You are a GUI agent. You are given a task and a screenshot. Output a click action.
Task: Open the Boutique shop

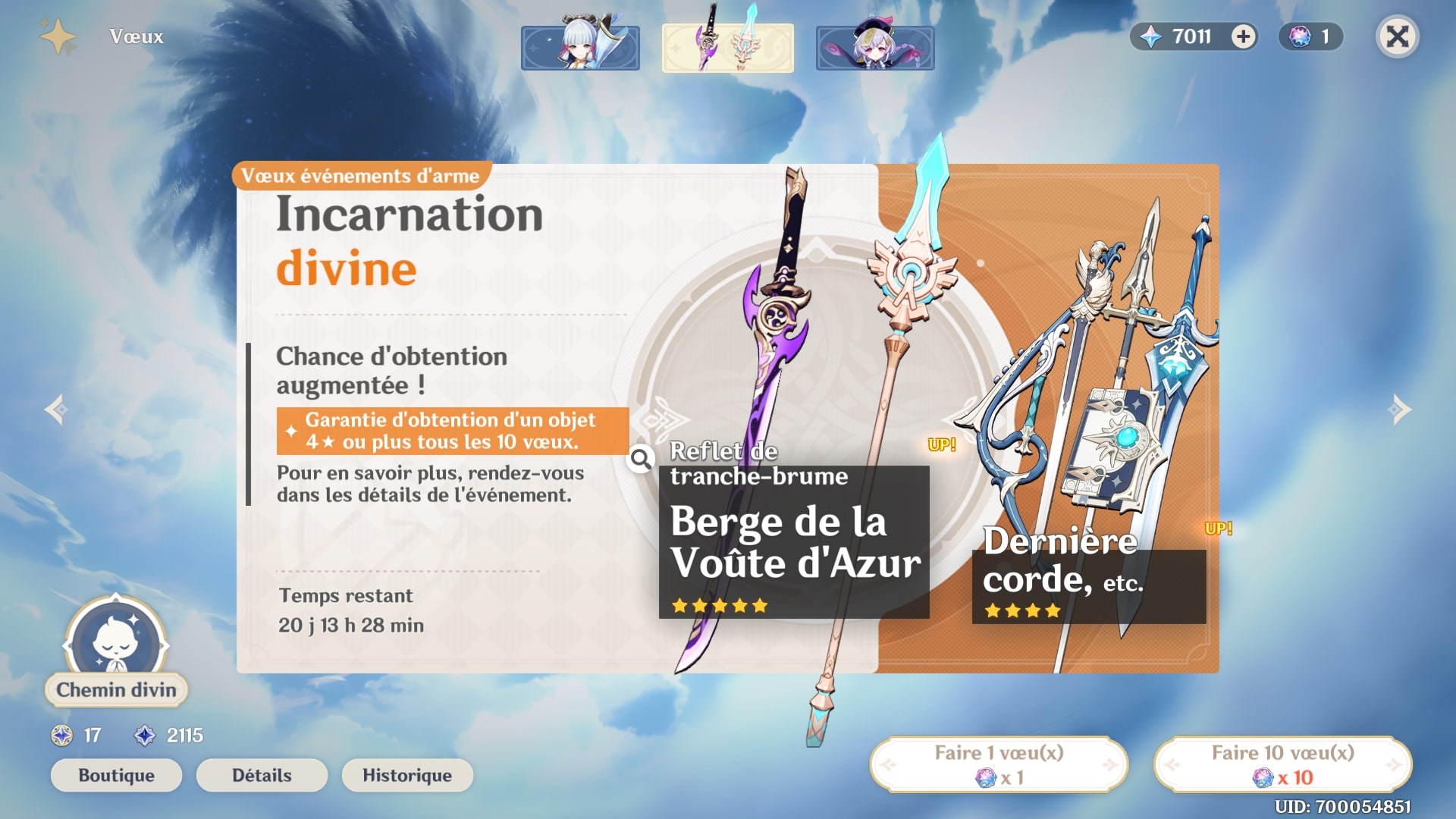point(115,775)
